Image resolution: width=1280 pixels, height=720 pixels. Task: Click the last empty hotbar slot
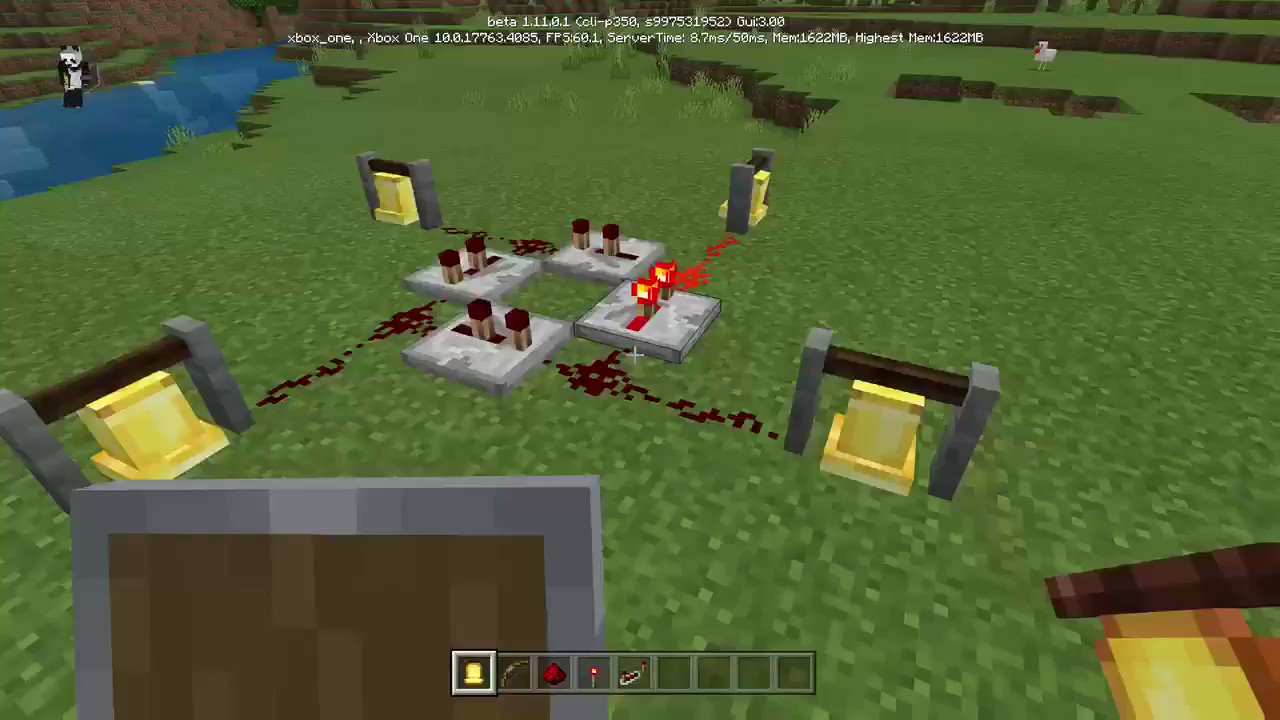coord(794,673)
